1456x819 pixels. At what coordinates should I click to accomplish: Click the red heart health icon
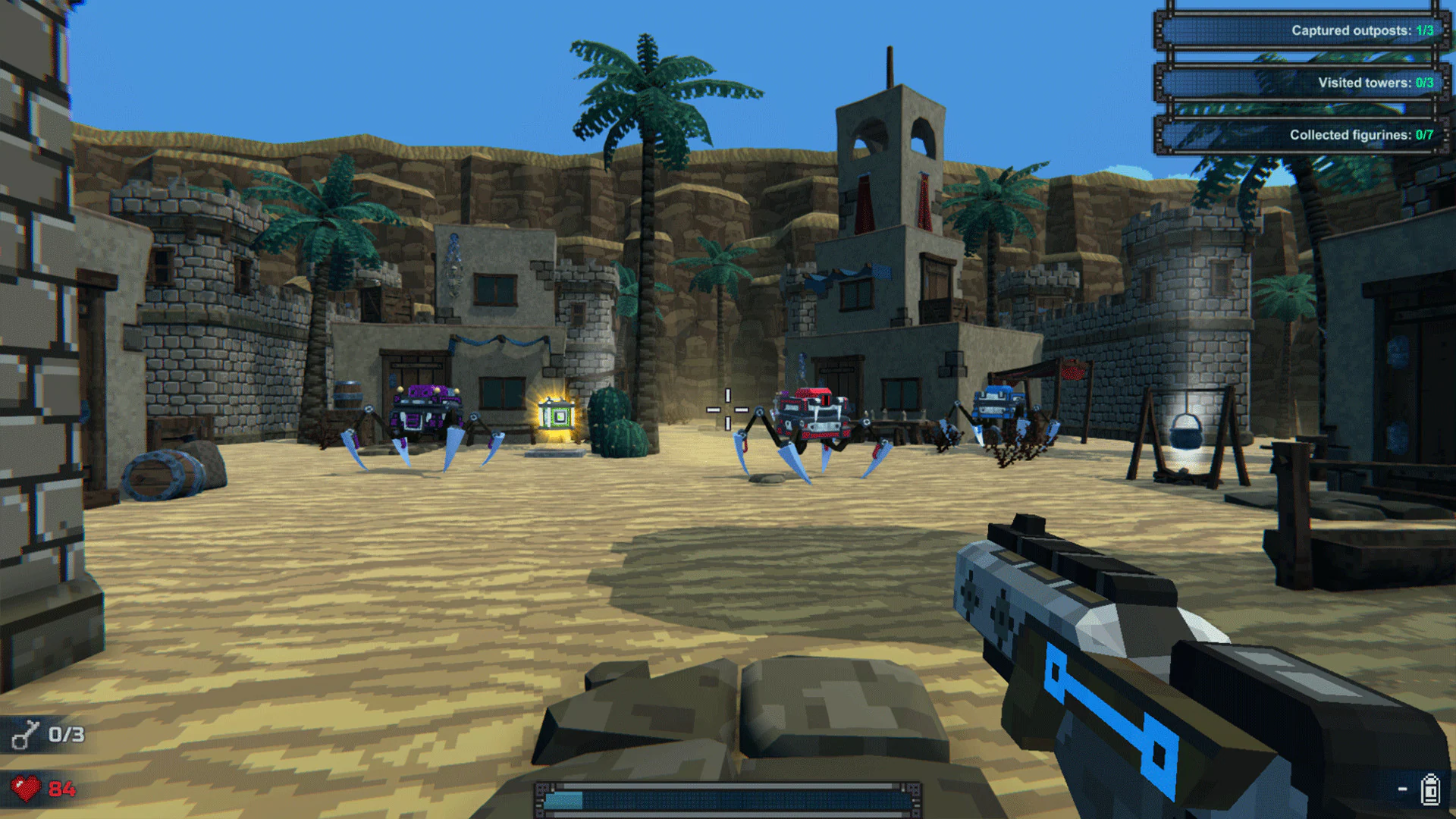(x=25, y=786)
